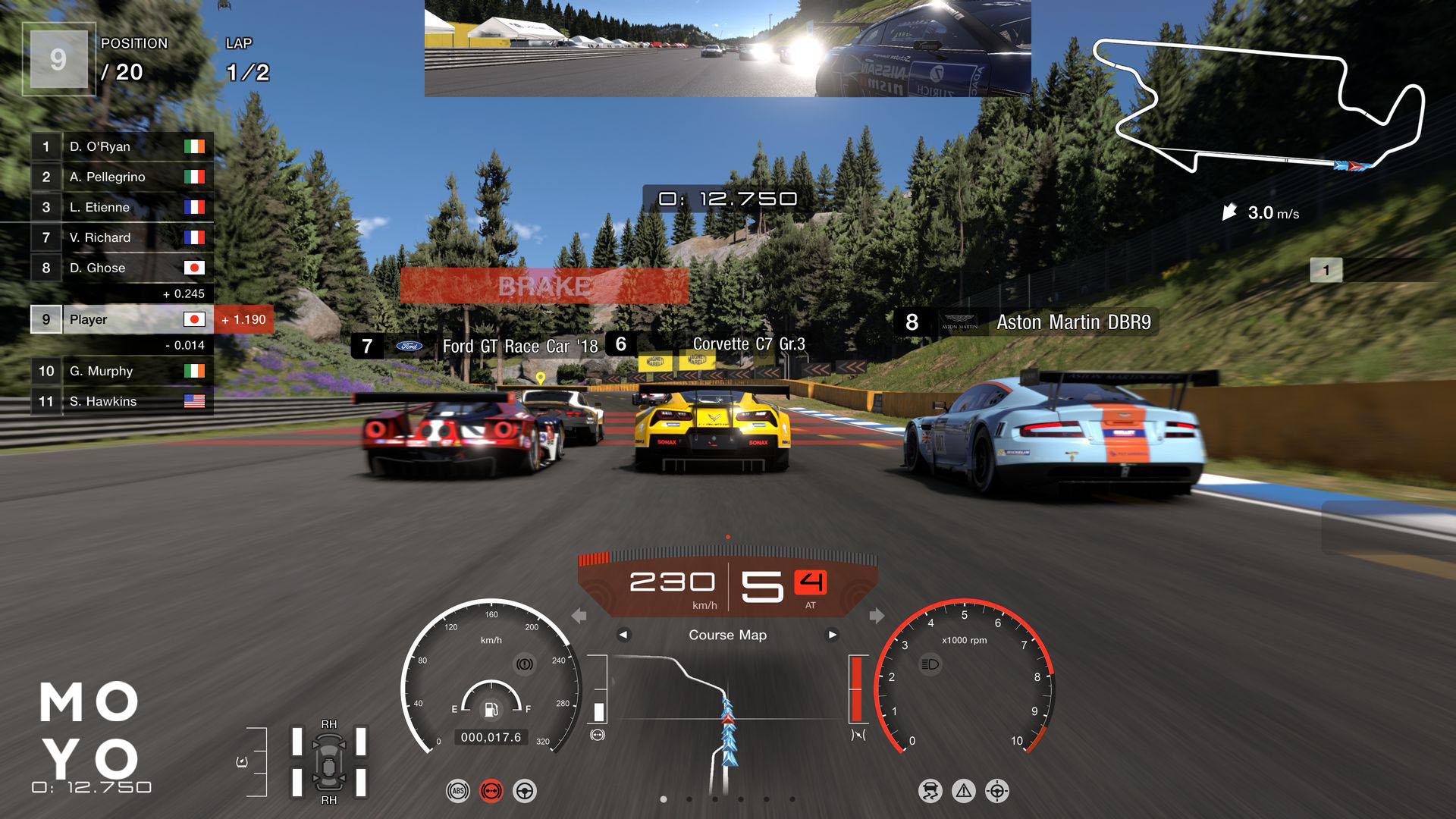
Task: Select the steering wheel assist icon
Action: 526,789
